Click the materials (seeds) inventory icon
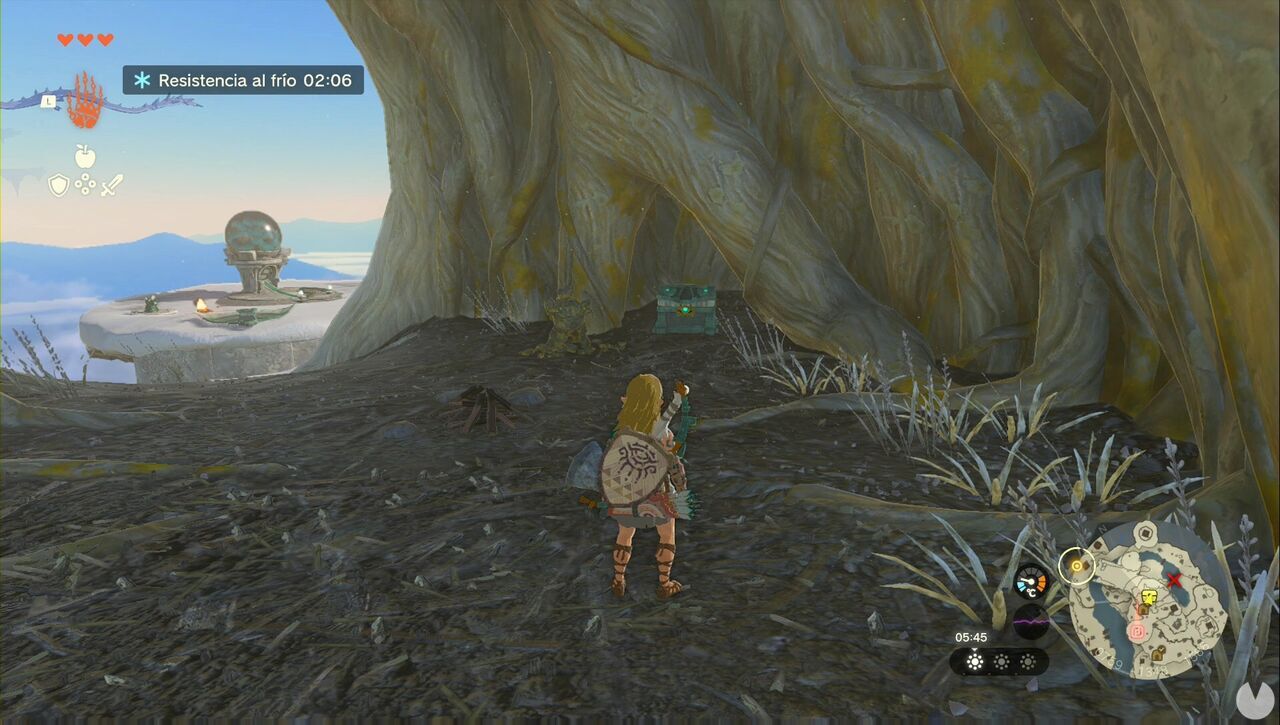Image resolution: width=1280 pixels, height=725 pixels. [x=85, y=184]
